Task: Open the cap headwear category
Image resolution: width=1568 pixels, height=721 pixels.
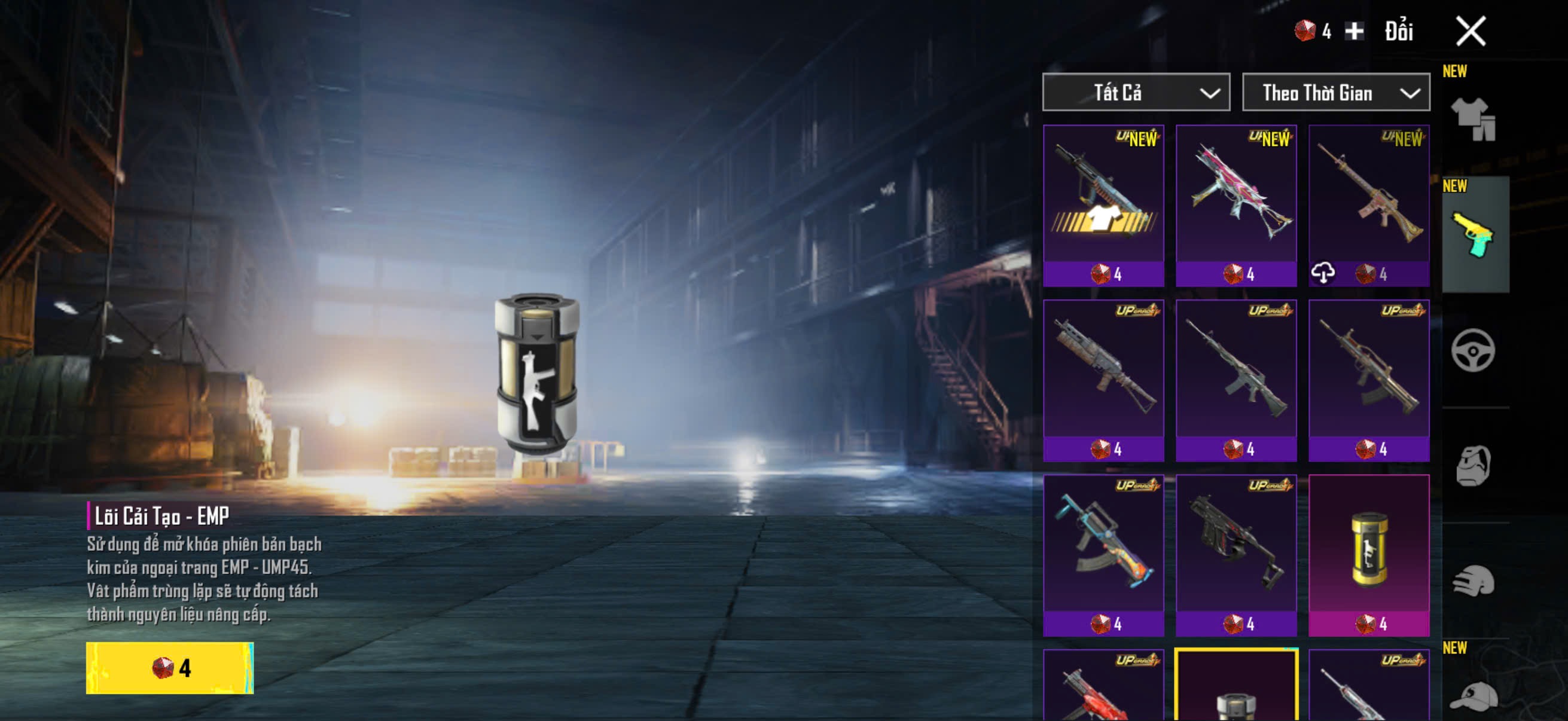Action: tap(1473, 693)
